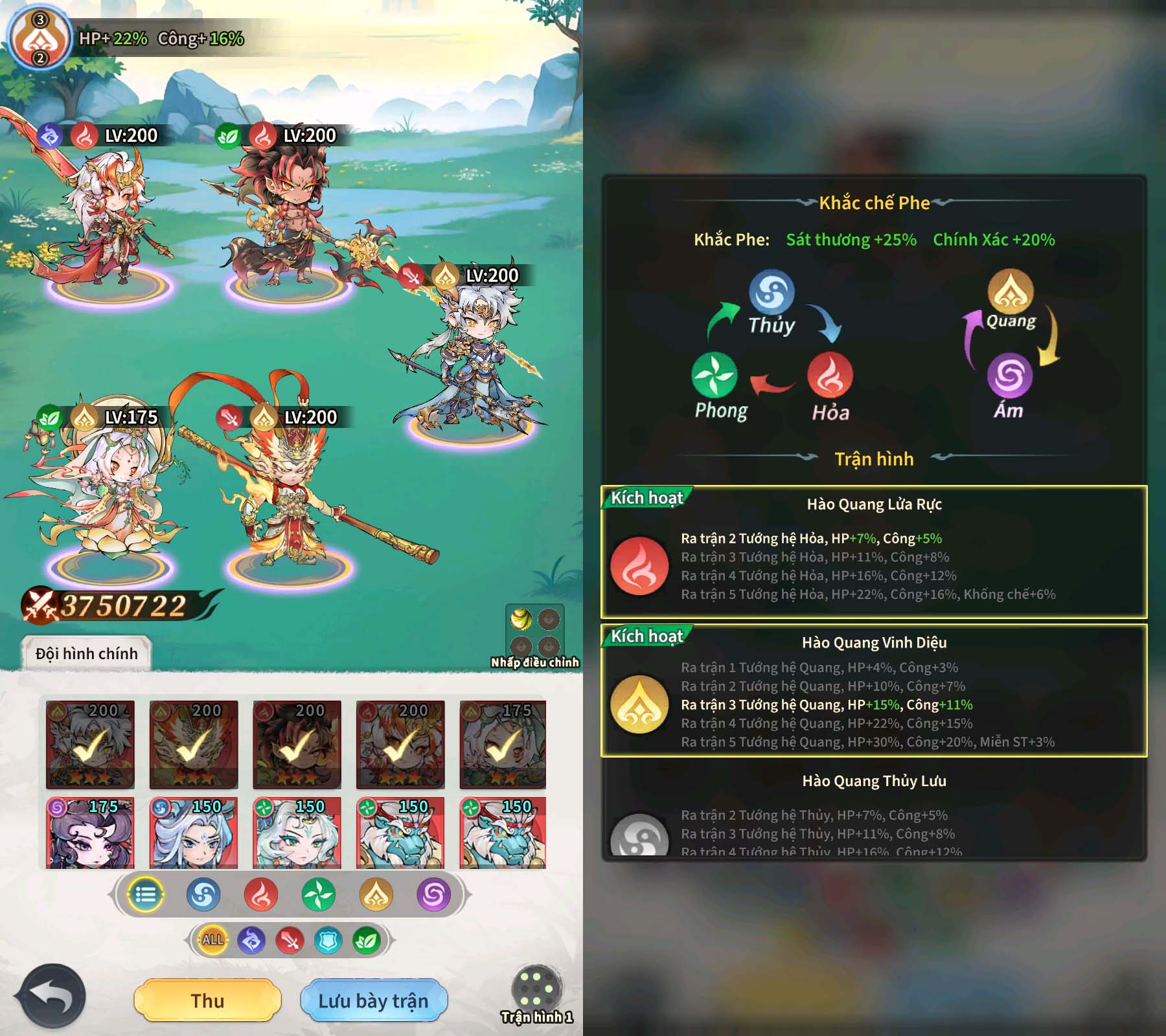This screenshot has height=1036, width=1166.
Task: Select the purple-haired level 175 dark hero
Action: click(x=90, y=834)
